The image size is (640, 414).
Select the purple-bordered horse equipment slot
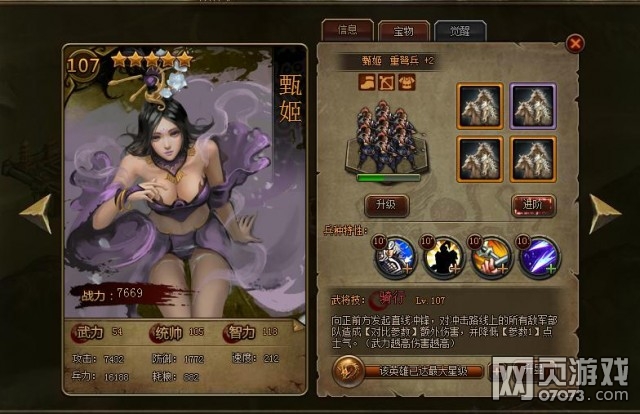533,103
